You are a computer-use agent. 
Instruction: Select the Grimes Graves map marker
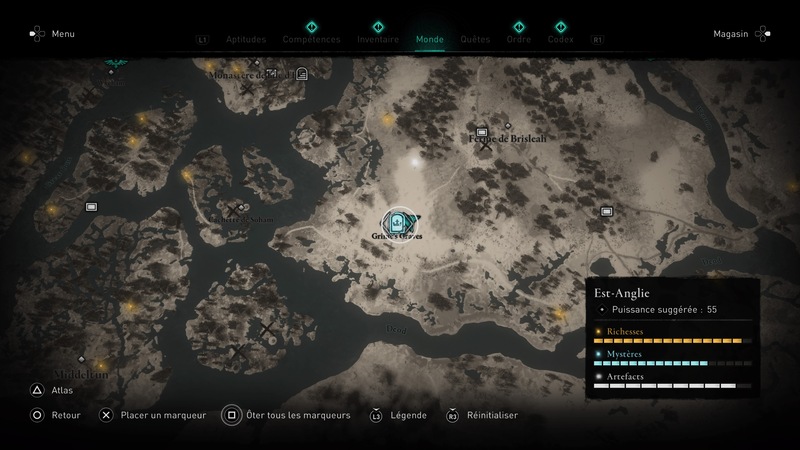399,224
